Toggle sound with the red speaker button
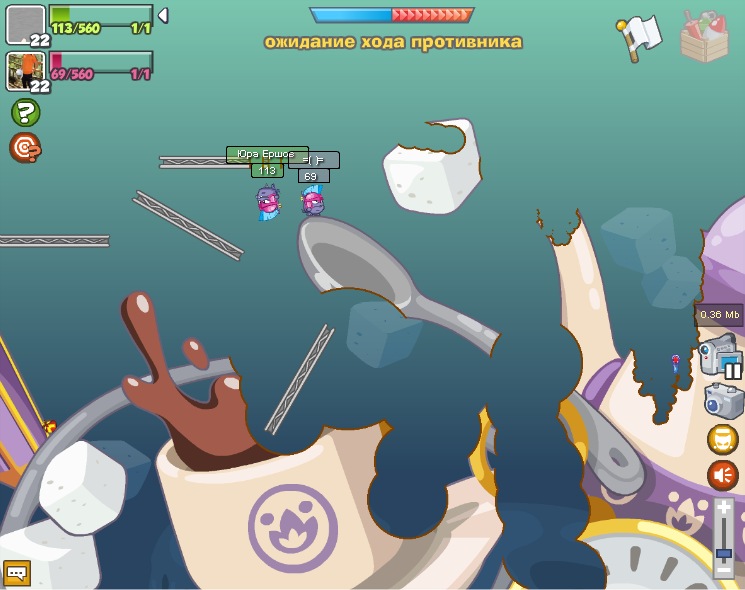Screen dimensions: 745x590 [x=723, y=475]
